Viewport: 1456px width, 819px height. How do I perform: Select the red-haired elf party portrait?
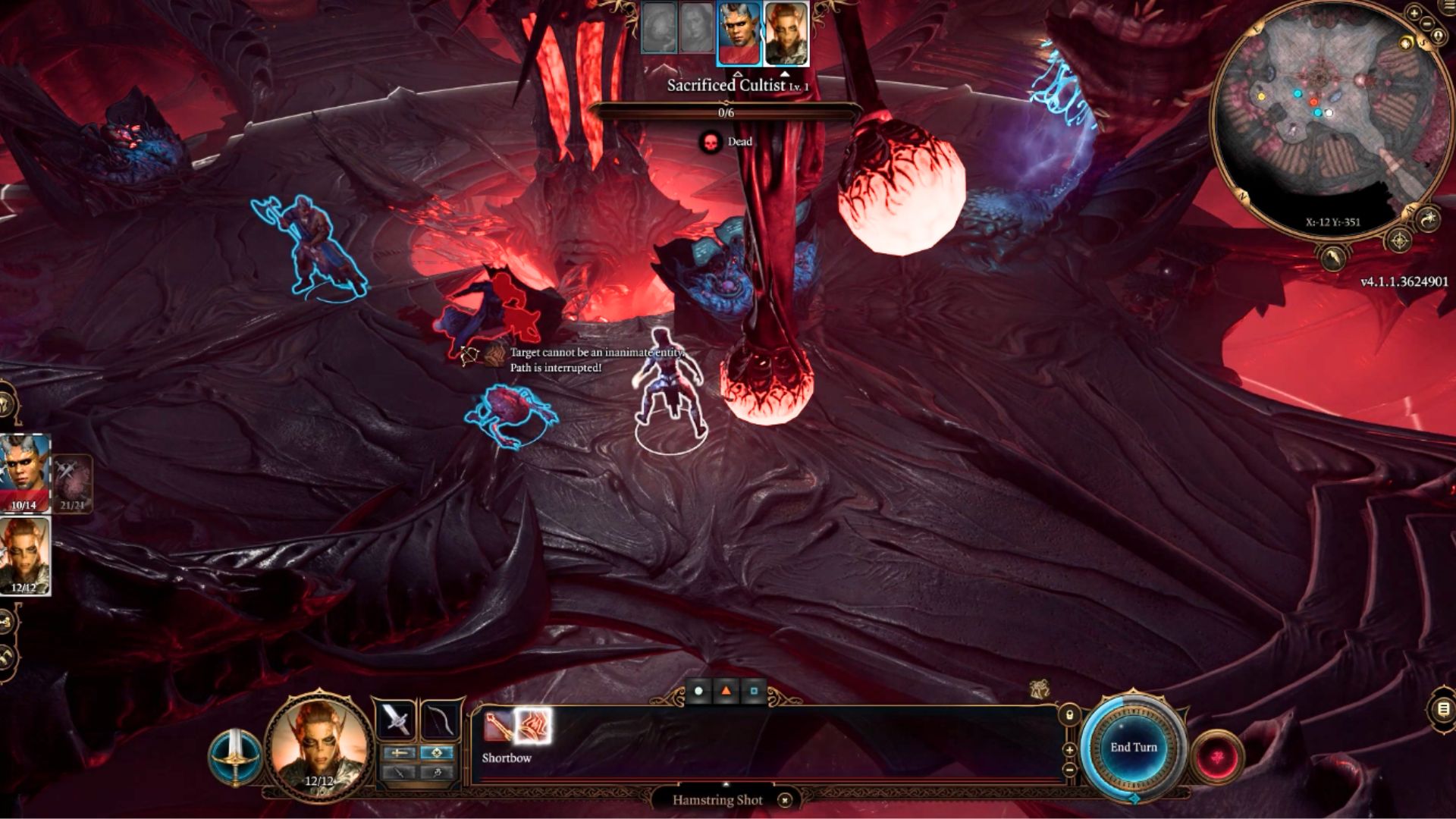25,555
